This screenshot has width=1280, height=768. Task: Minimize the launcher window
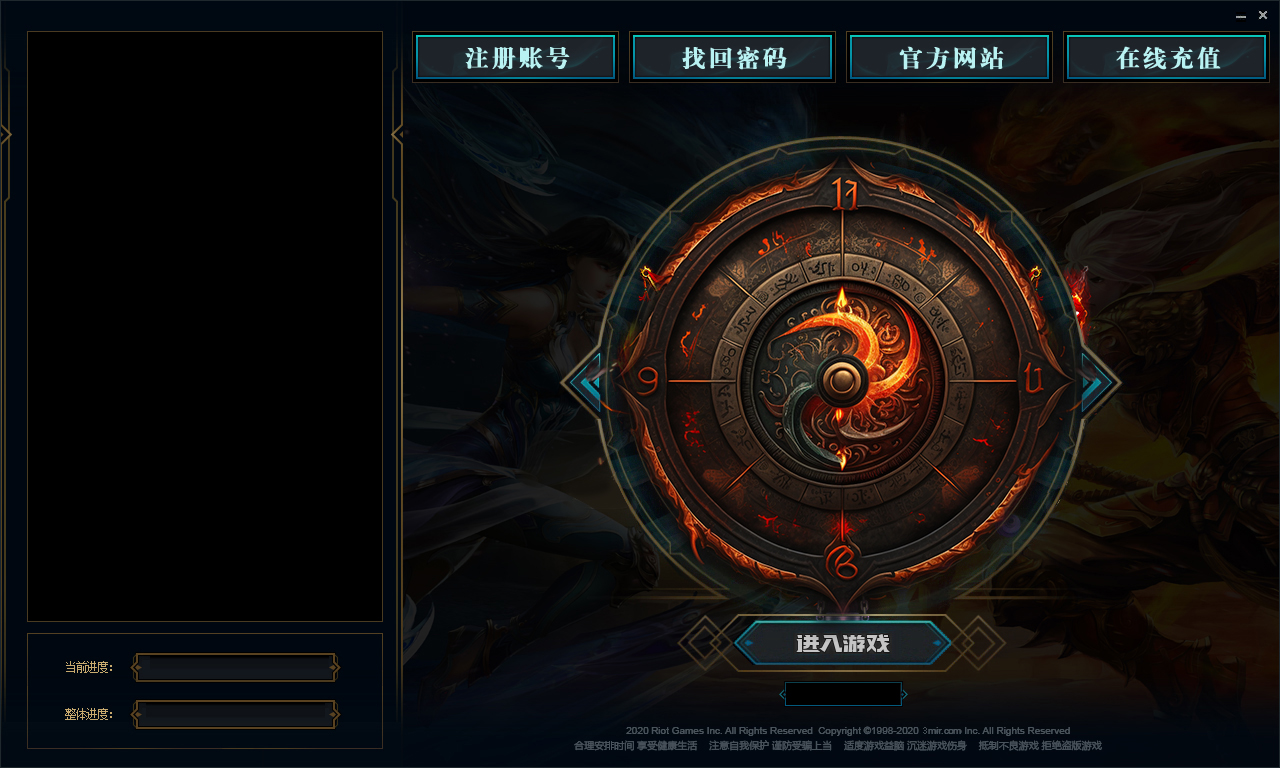tap(1238, 15)
